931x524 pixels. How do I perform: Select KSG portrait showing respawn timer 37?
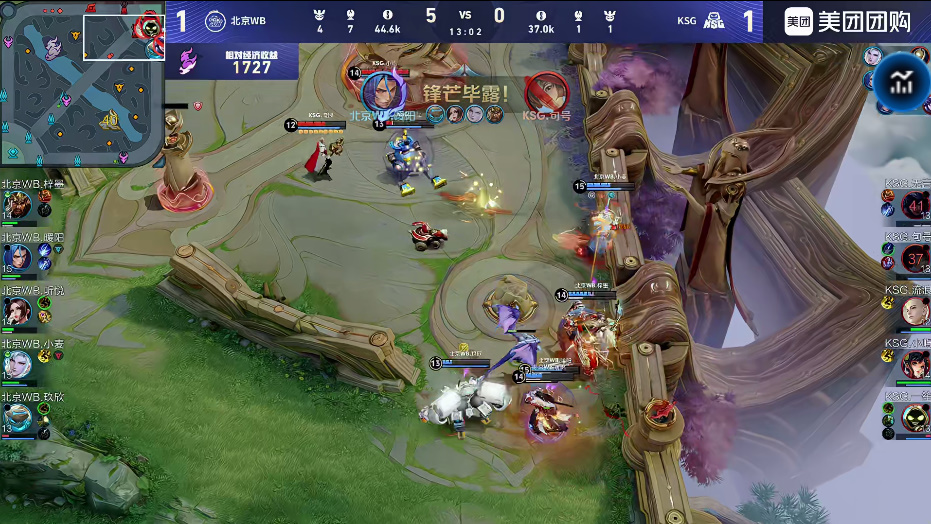[915, 259]
